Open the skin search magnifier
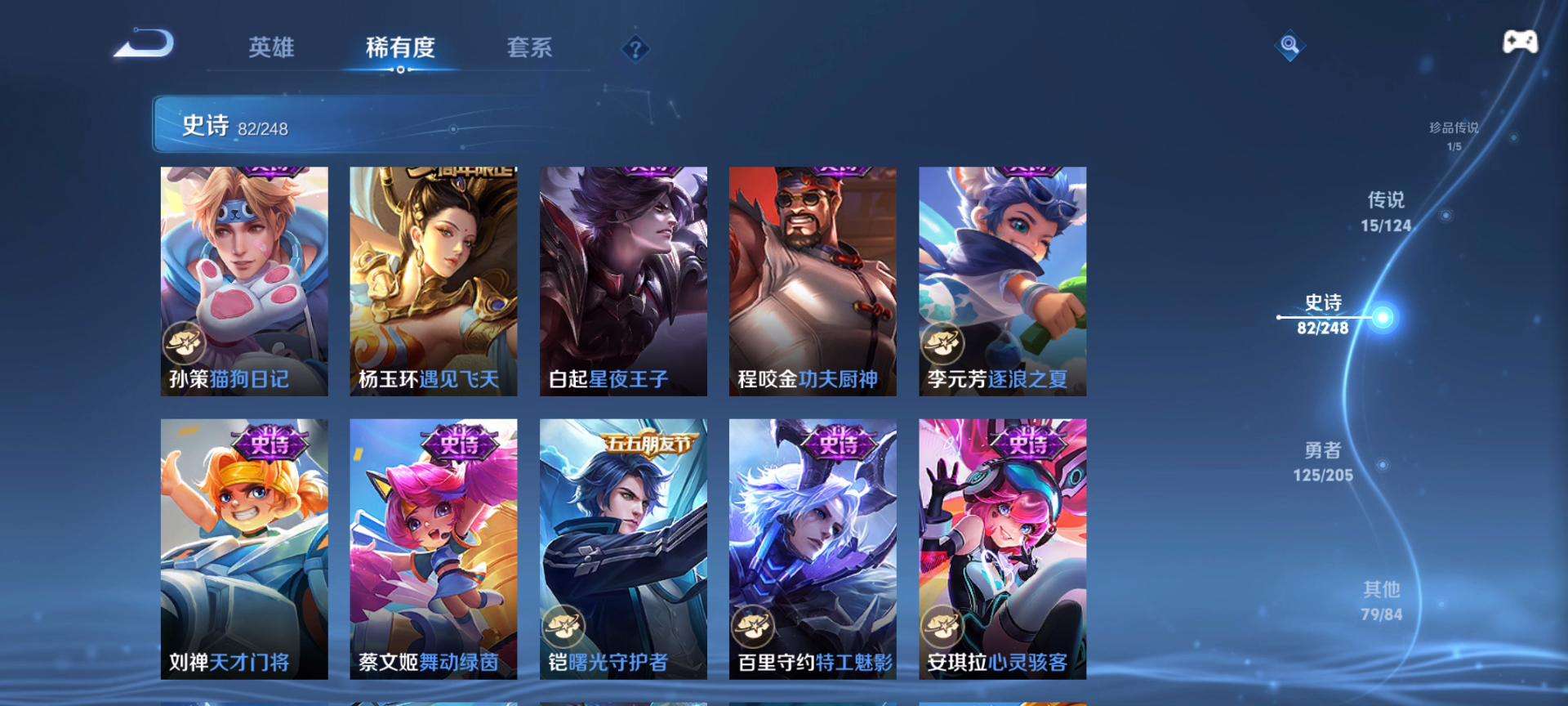Viewport: 1568px width, 706px height. [x=1290, y=45]
